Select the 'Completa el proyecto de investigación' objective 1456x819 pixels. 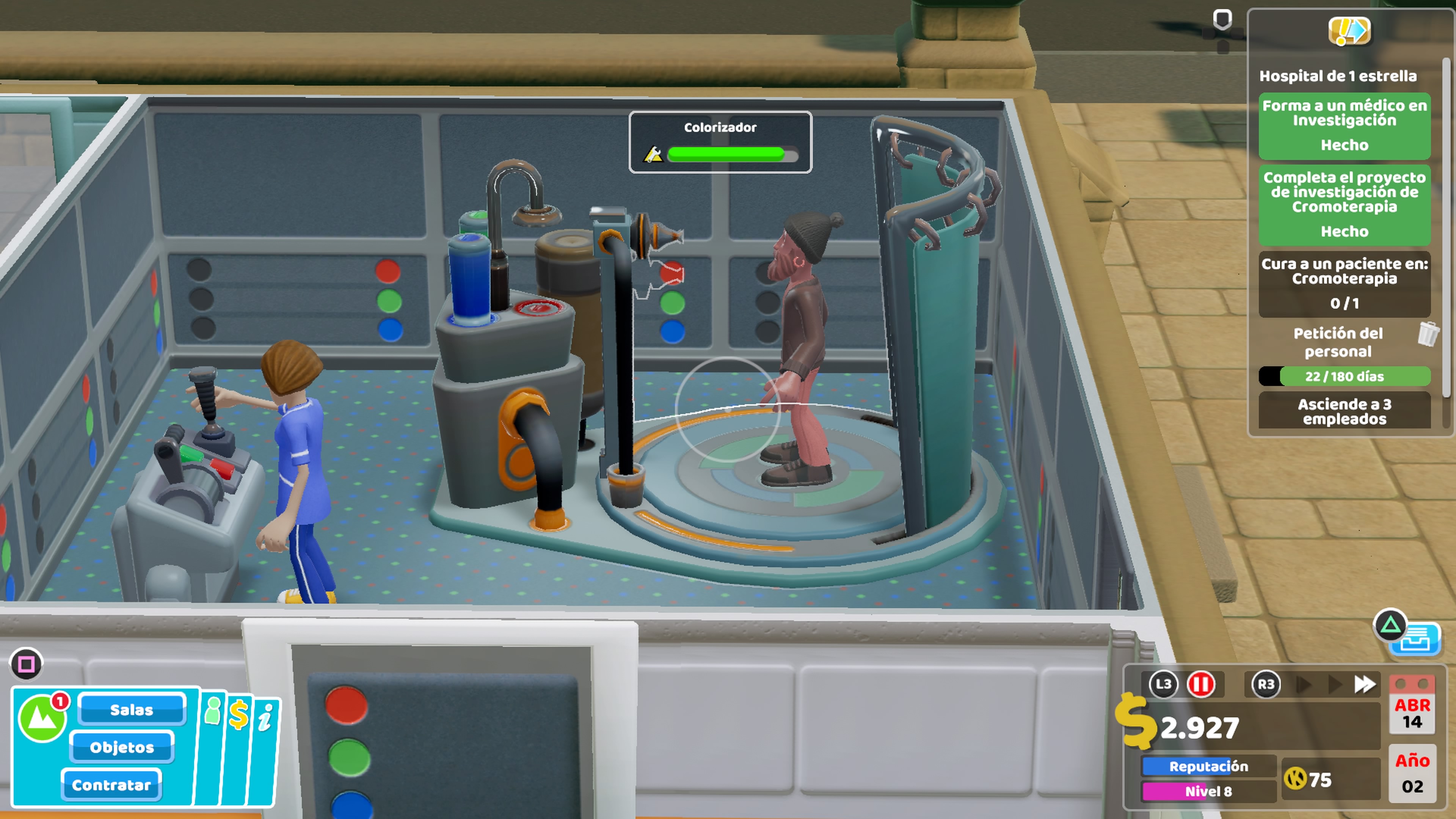click(x=1344, y=204)
